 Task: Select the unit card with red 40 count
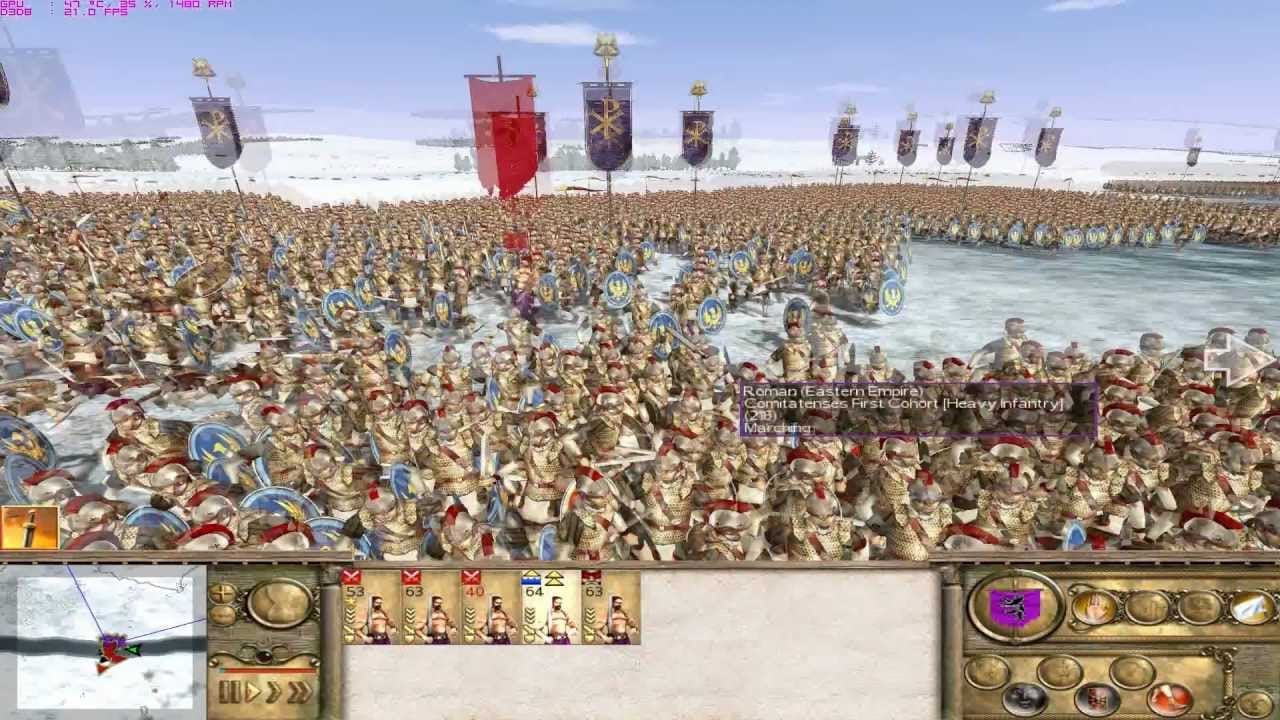489,607
